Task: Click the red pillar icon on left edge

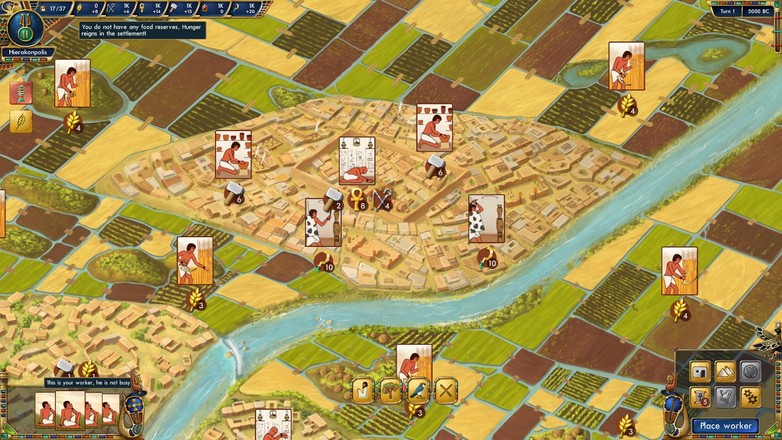Action: (x=20, y=93)
